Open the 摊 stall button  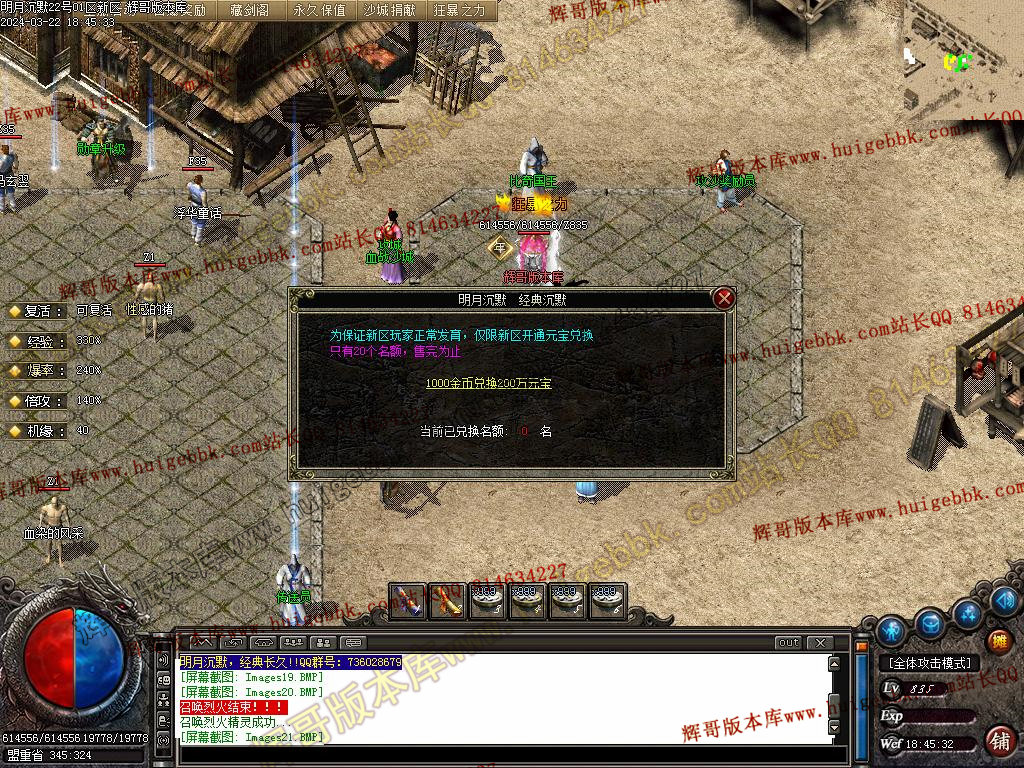pos(998,641)
